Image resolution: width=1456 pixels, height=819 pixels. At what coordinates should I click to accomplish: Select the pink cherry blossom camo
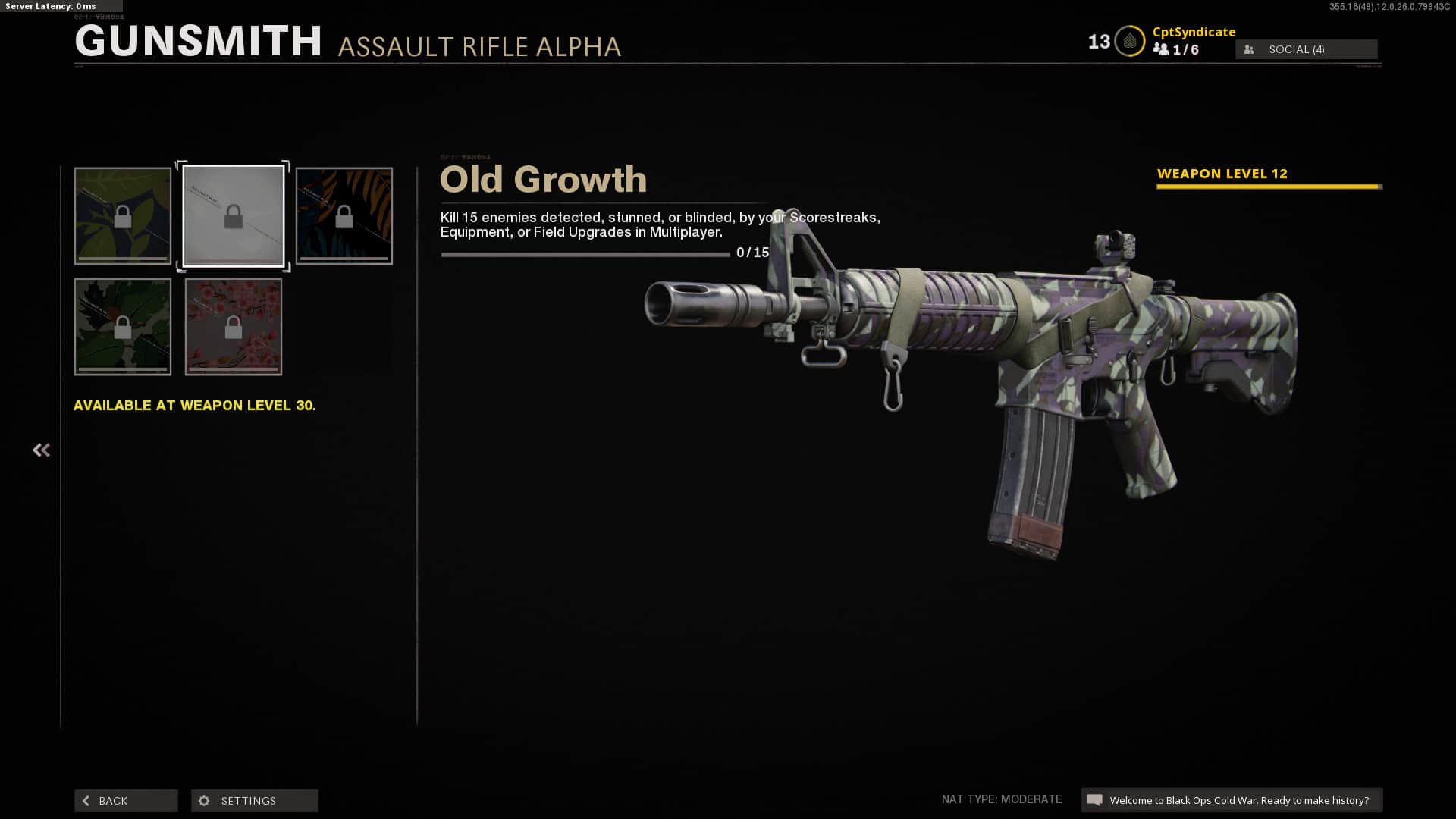coord(234,327)
